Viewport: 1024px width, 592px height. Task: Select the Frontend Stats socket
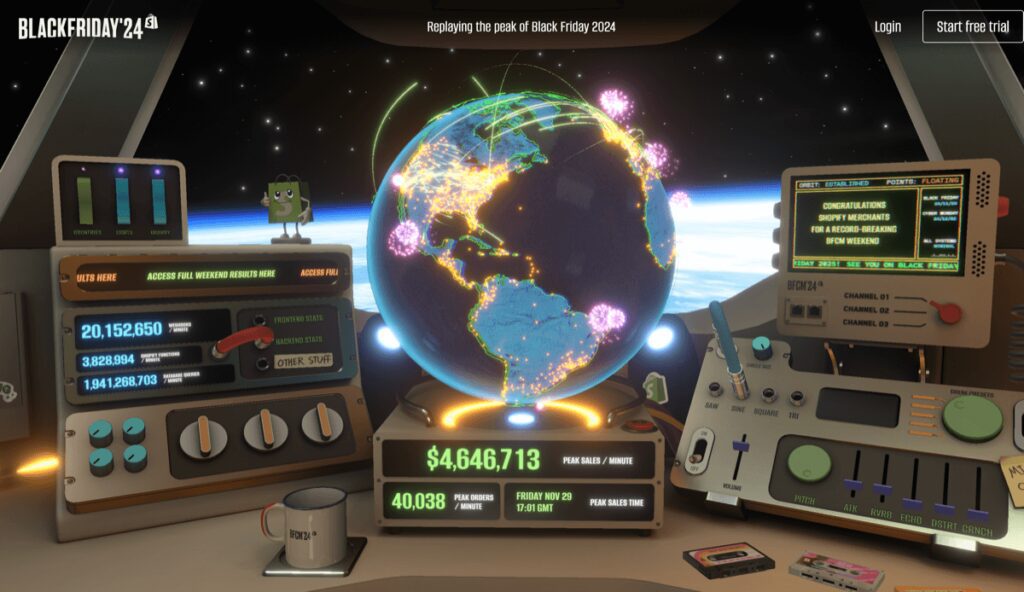click(261, 322)
